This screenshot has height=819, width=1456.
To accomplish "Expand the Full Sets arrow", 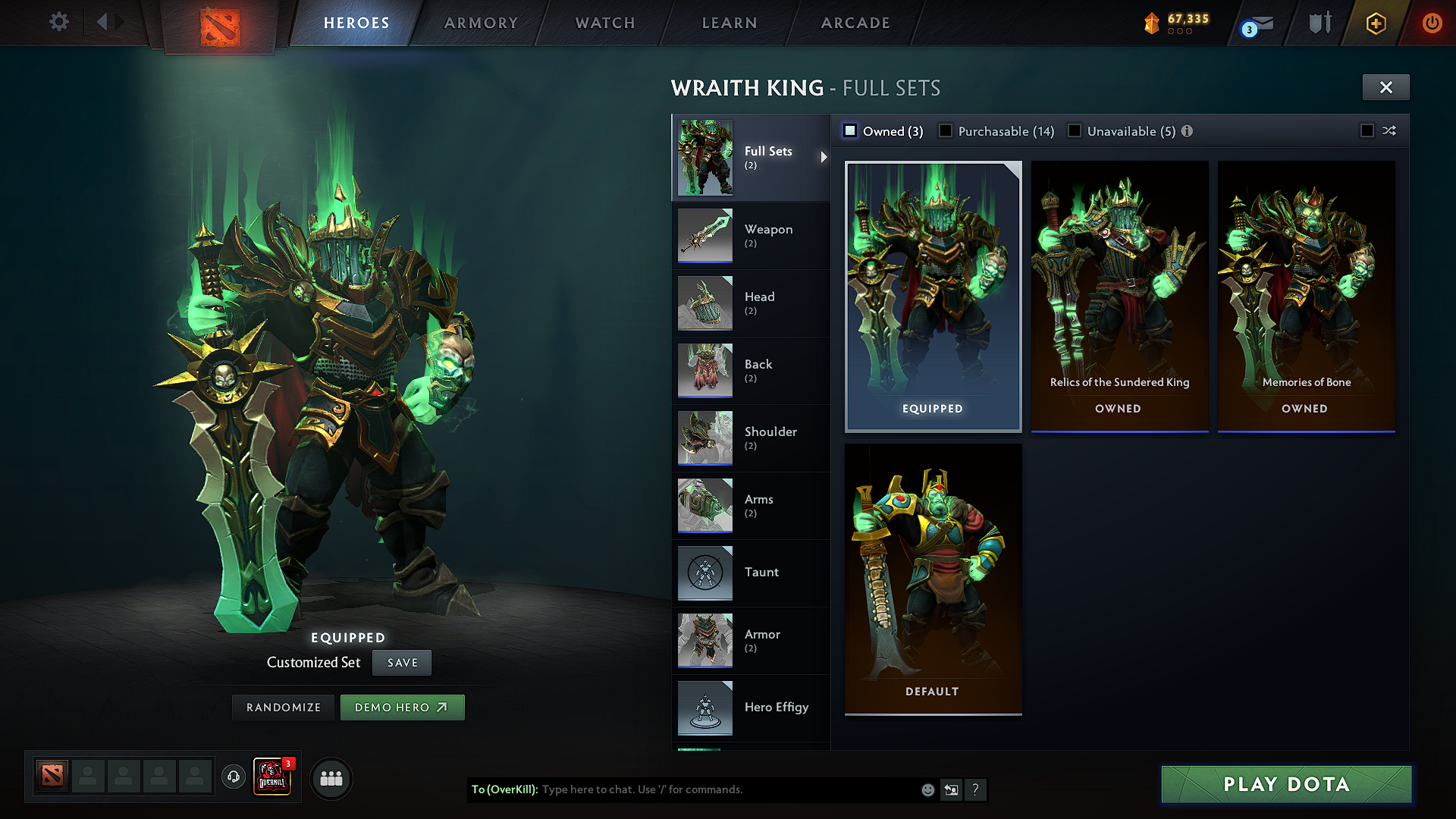I will pos(823,157).
